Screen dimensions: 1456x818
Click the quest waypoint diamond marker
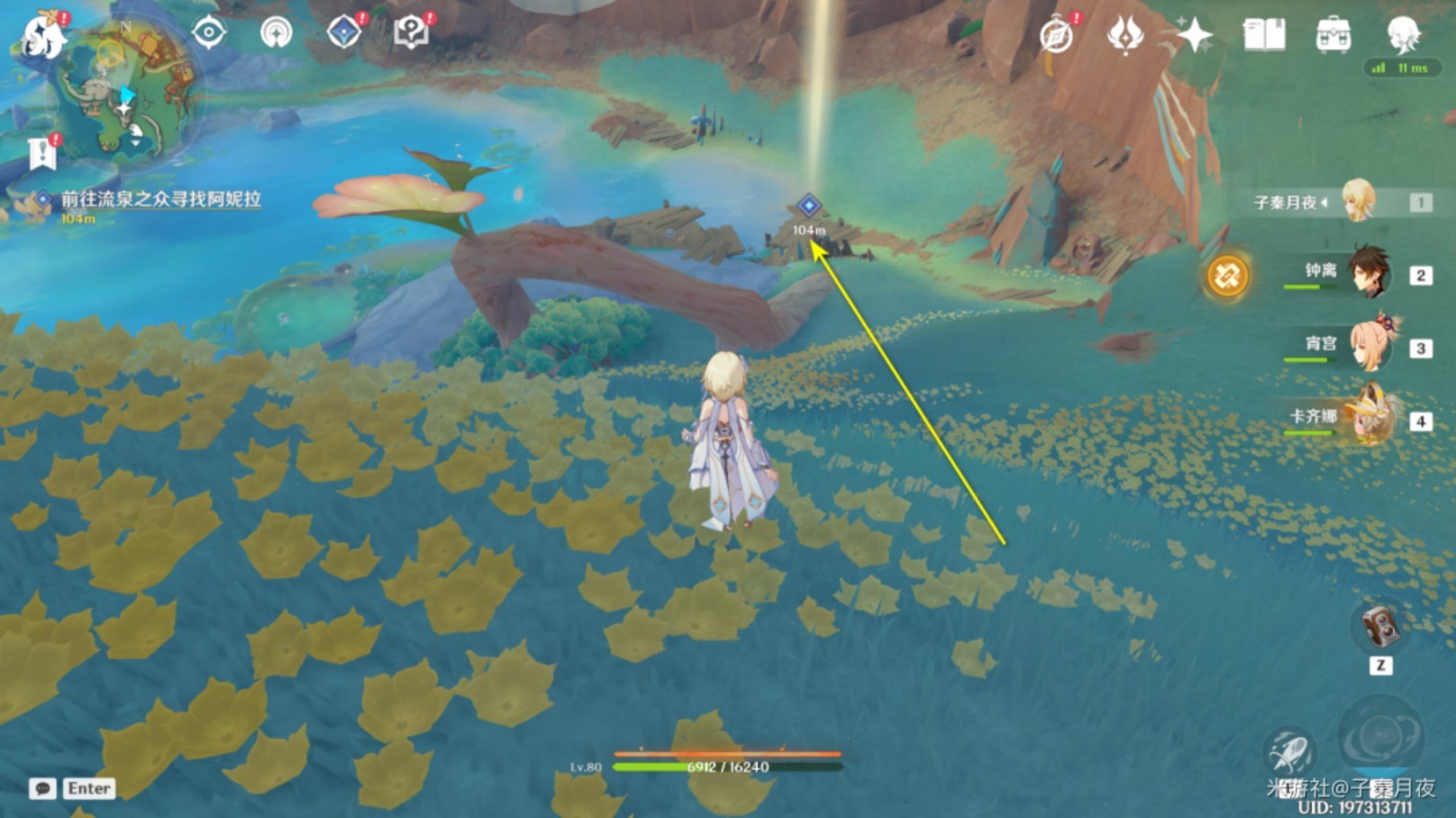point(809,205)
